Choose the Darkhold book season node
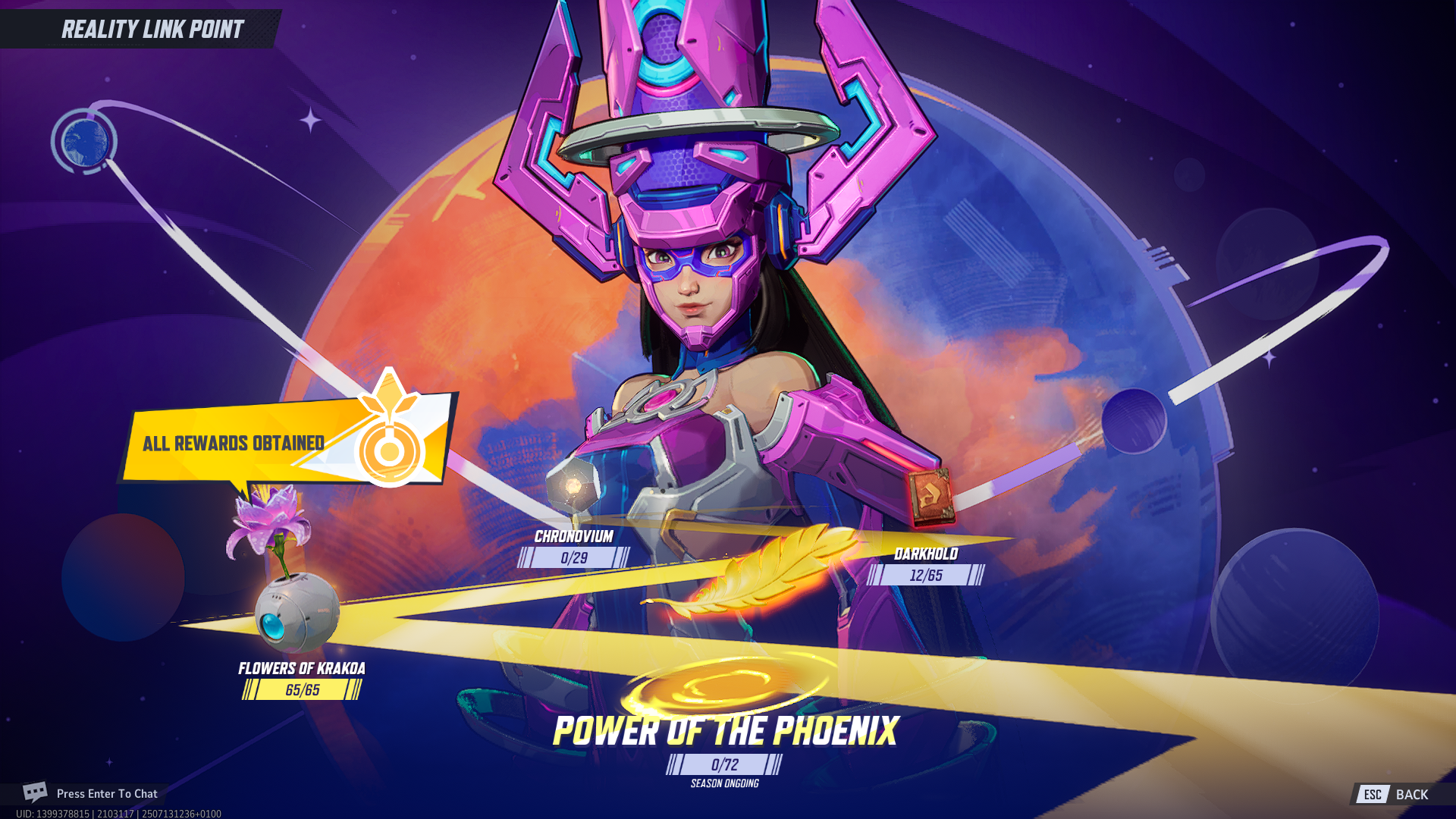1456x819 pixels. point(931,497)
